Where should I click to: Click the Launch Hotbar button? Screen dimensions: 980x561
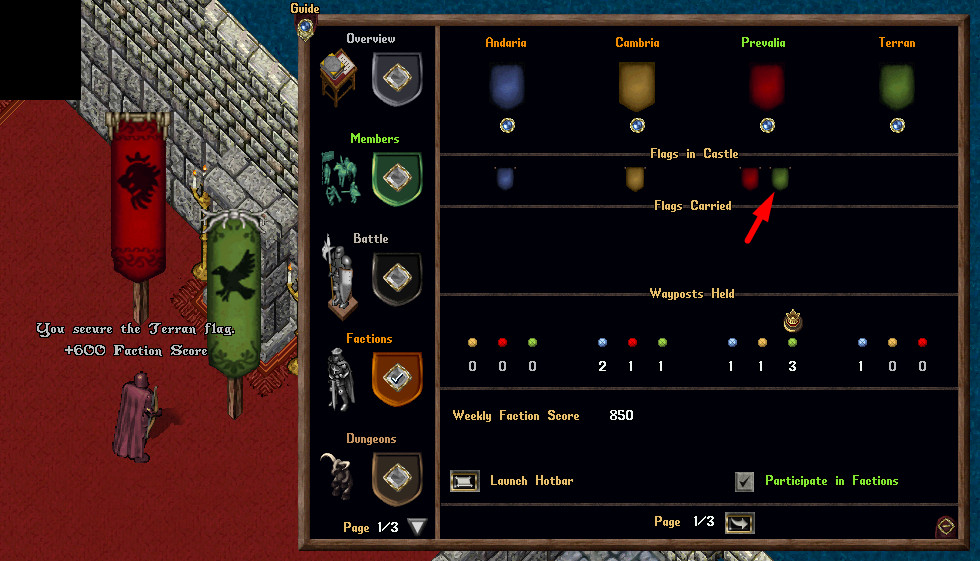coord(464,481)
